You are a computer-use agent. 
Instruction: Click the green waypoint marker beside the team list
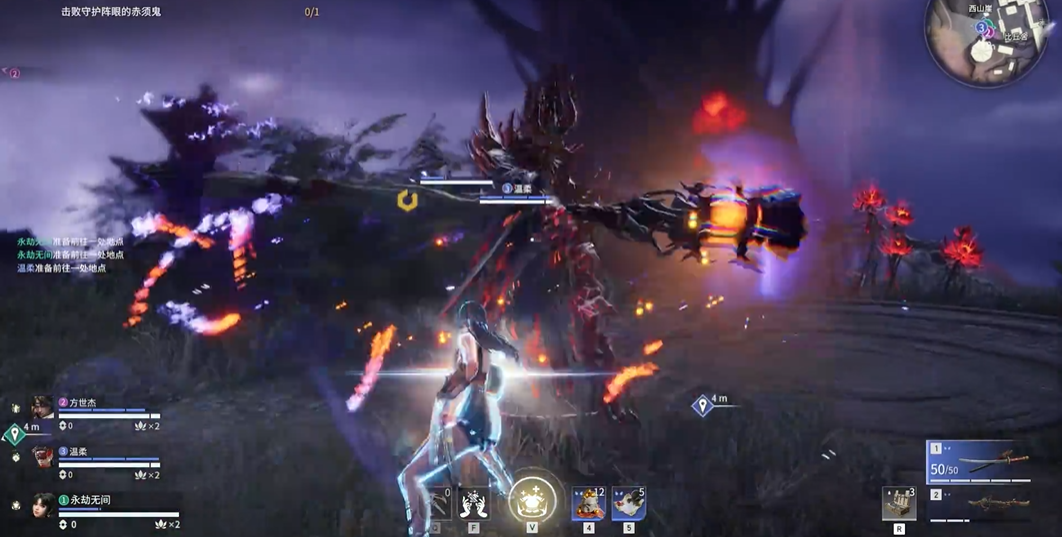(x=15, y=434)
